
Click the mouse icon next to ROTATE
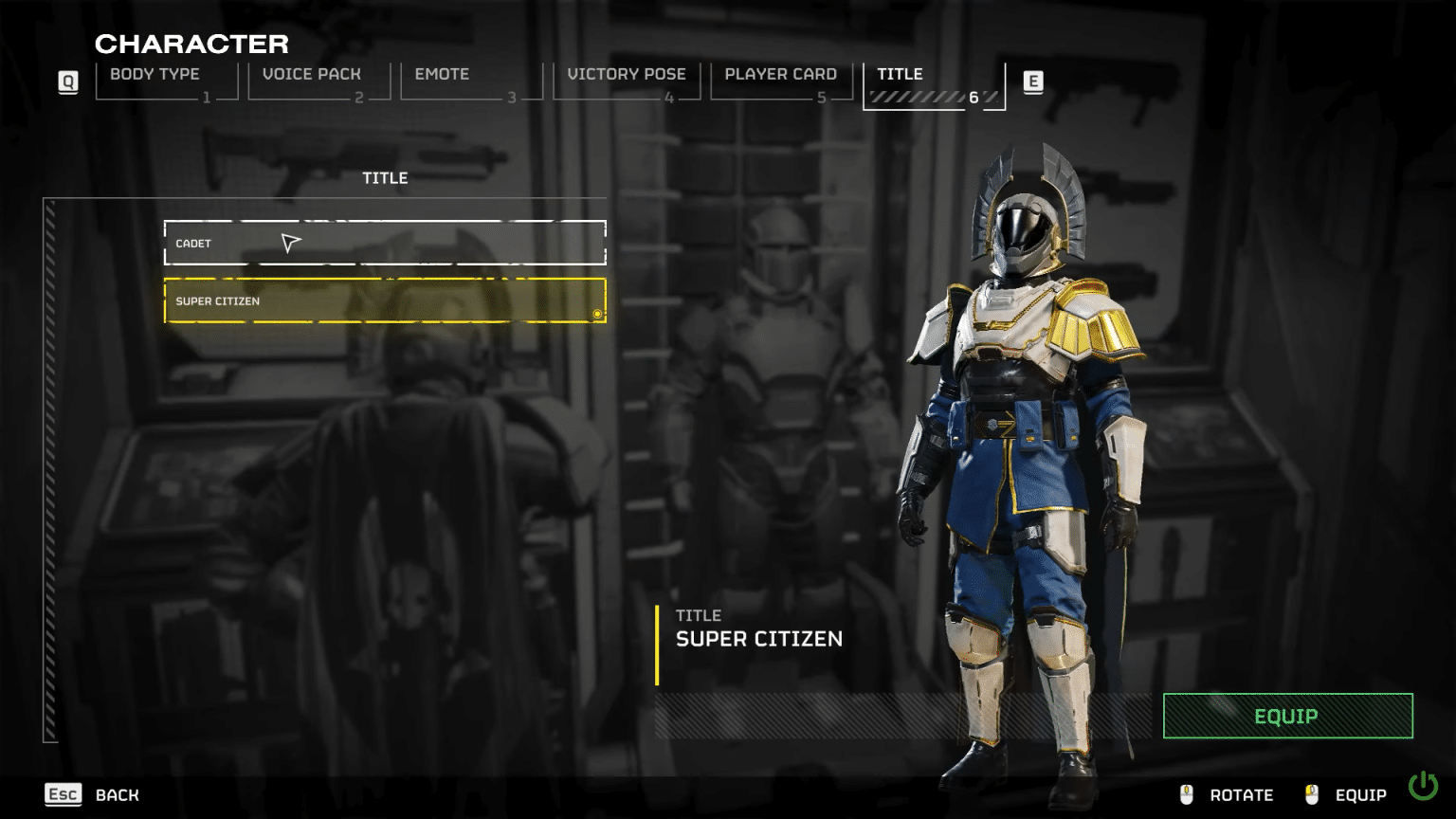pyautogui.click(x=1186, y=794)
